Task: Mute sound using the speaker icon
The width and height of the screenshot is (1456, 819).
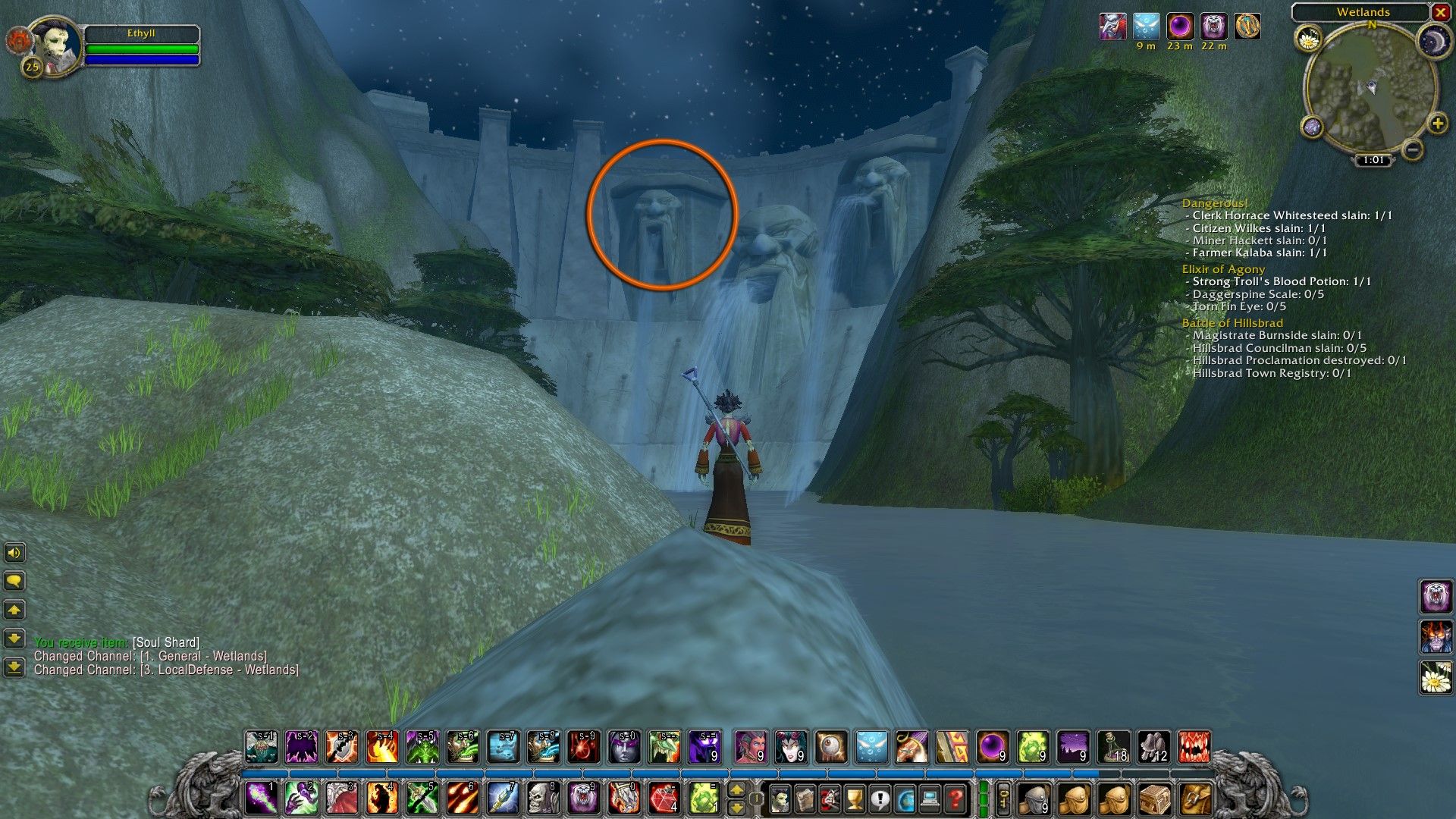Action: pyautogui.click(x=14, y=553)
